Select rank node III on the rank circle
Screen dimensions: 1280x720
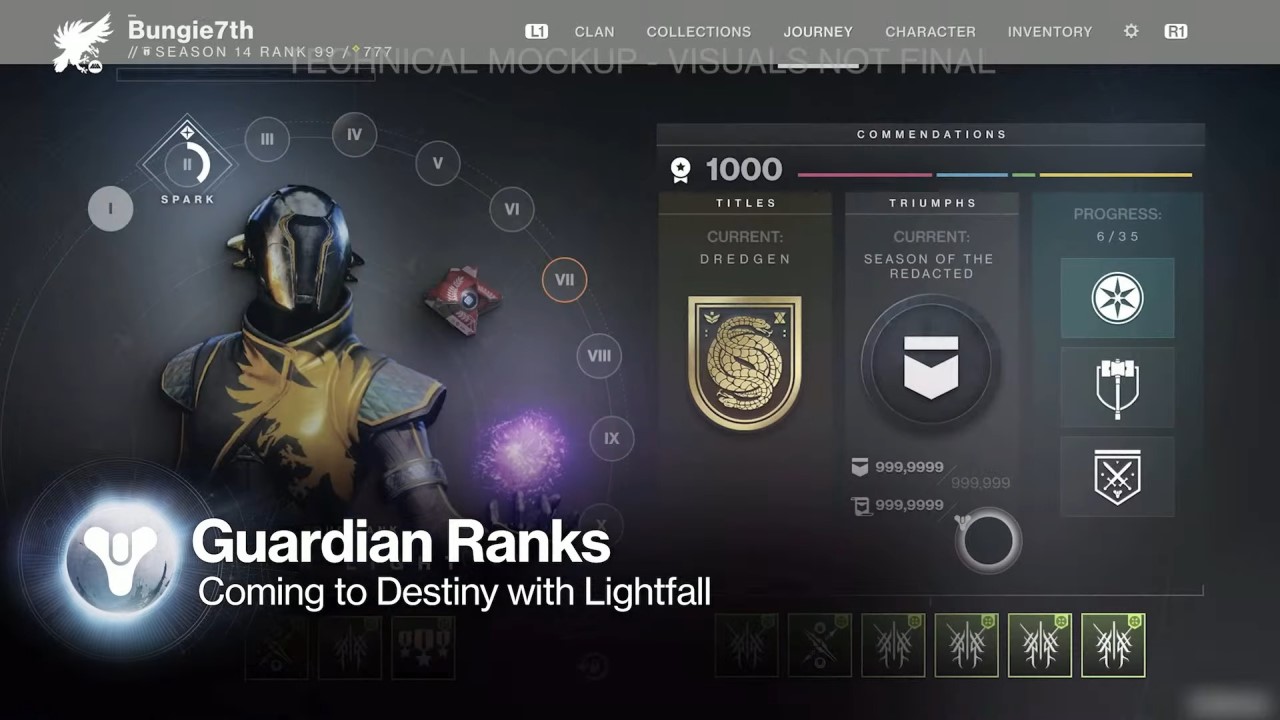click(266, 139)
